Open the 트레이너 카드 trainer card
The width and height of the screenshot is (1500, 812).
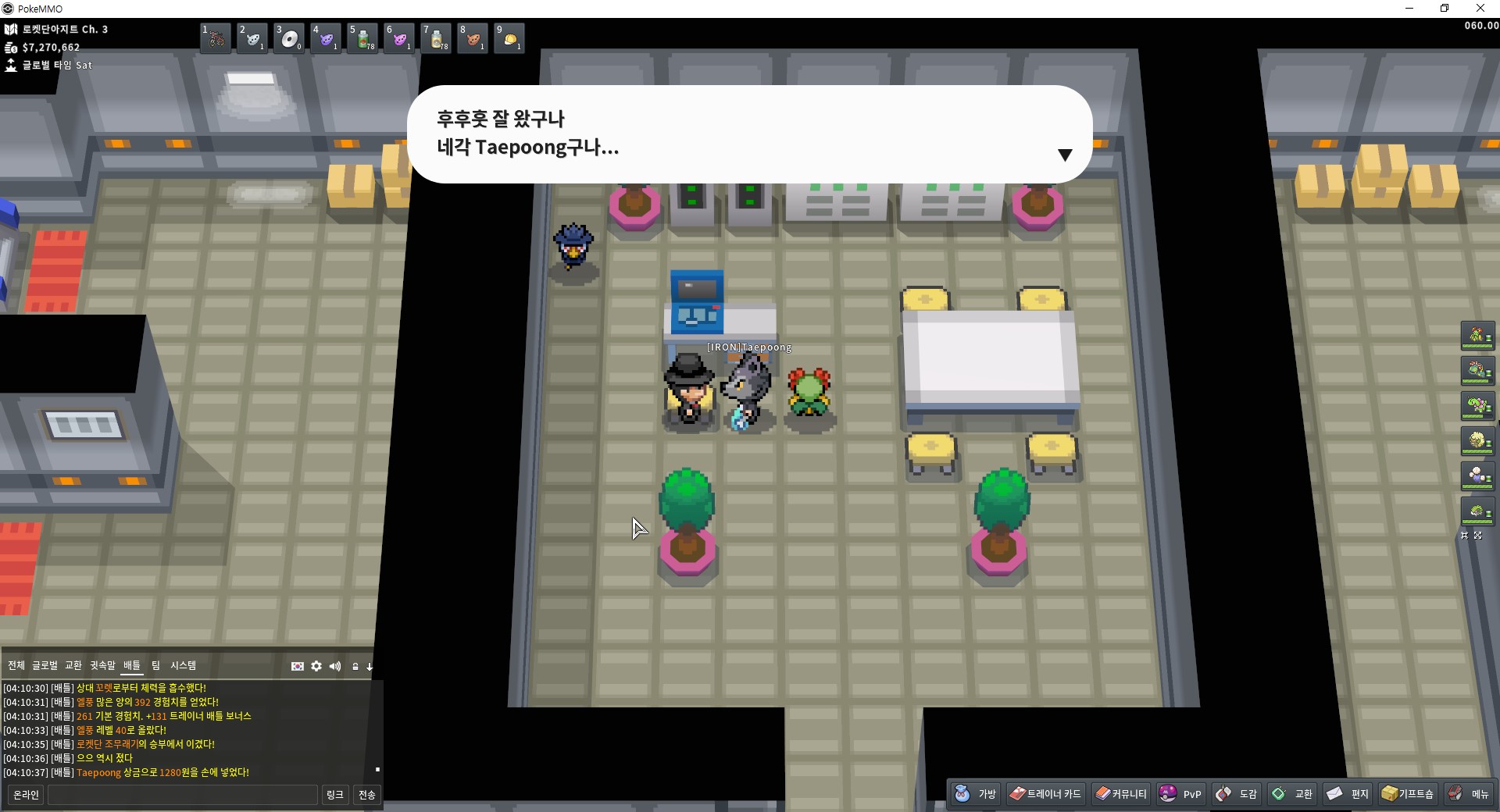pos(1045,794)
